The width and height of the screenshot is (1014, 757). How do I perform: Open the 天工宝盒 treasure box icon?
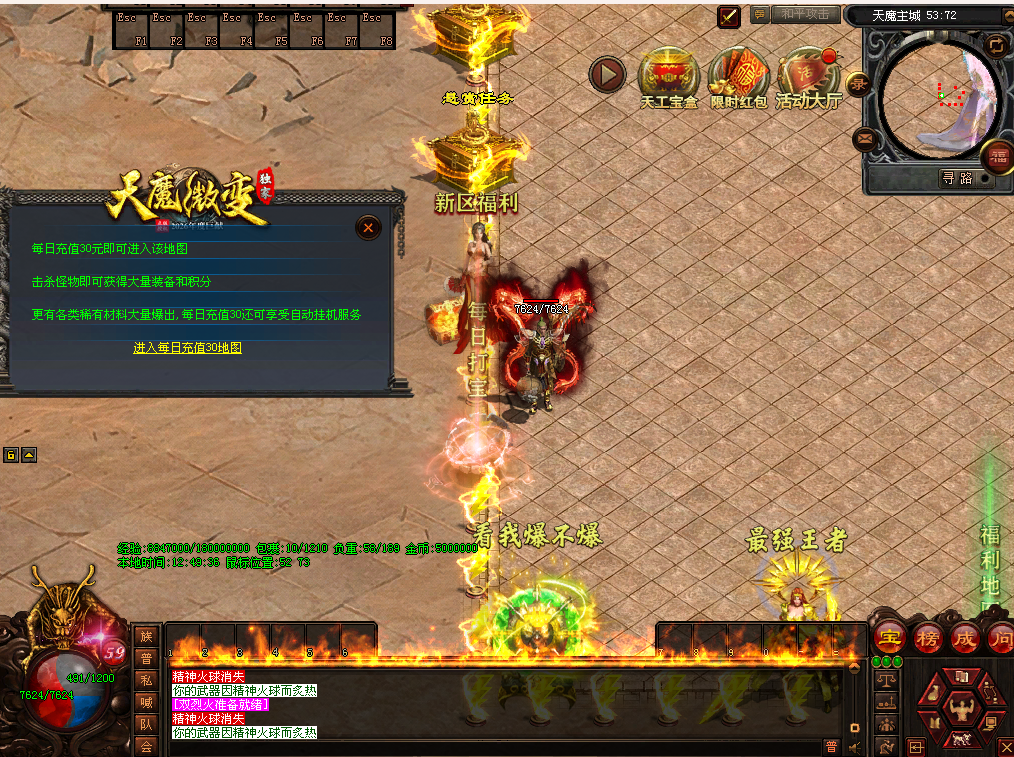point(668,75)
